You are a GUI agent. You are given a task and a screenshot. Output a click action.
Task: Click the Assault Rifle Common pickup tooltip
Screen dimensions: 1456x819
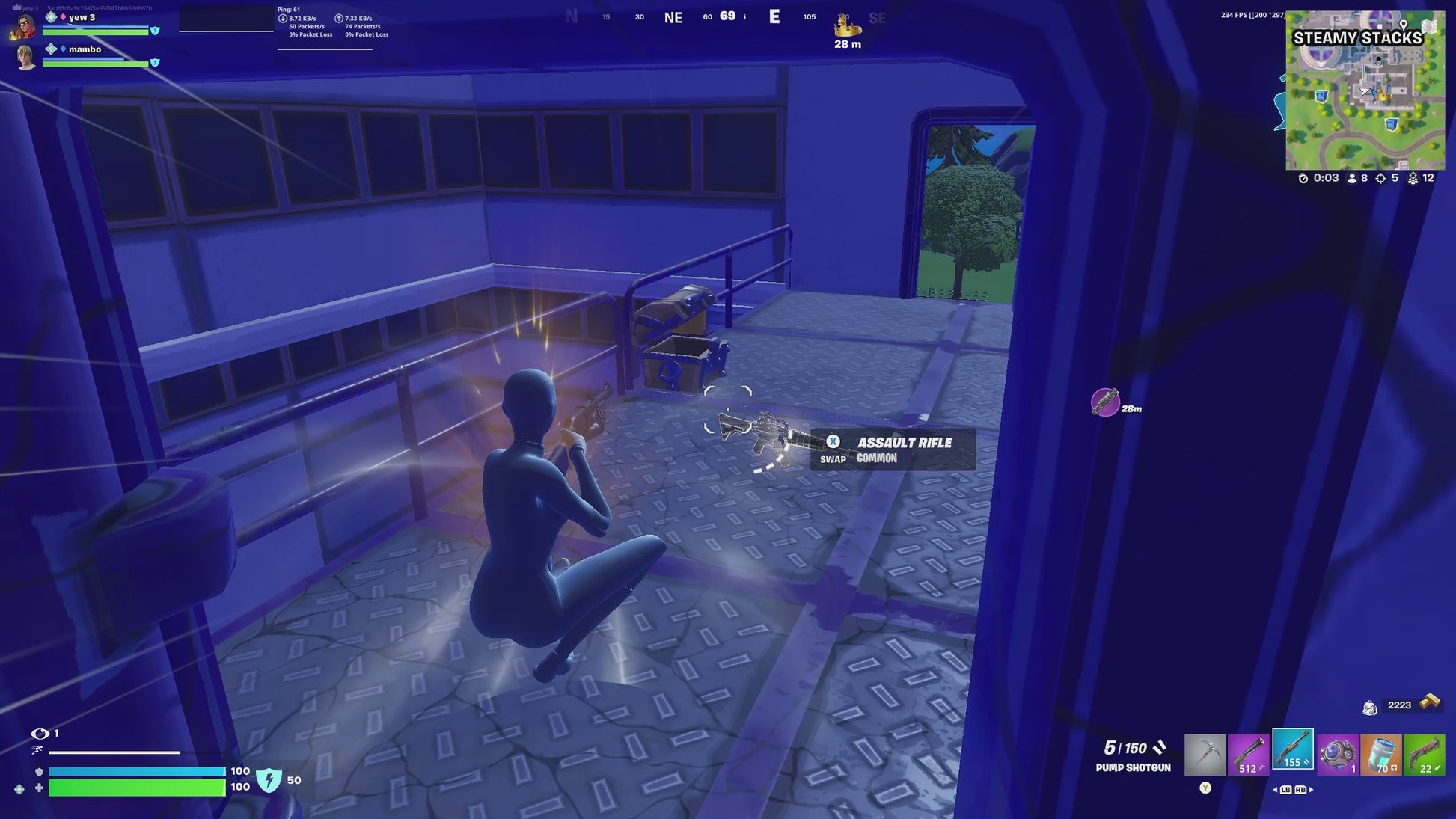tap(893, 450)
